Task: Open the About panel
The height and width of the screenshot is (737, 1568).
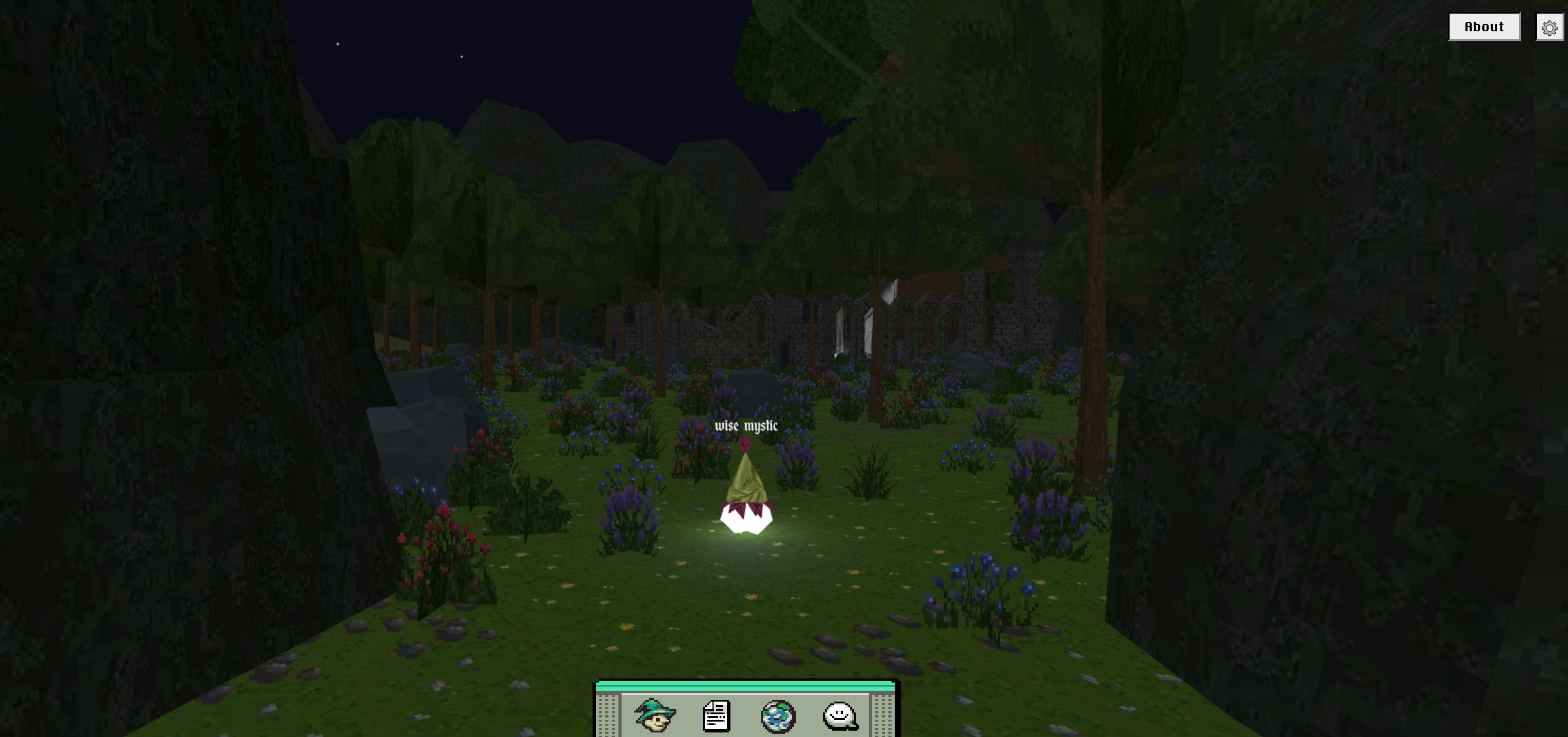Action: coord(1484,27)
